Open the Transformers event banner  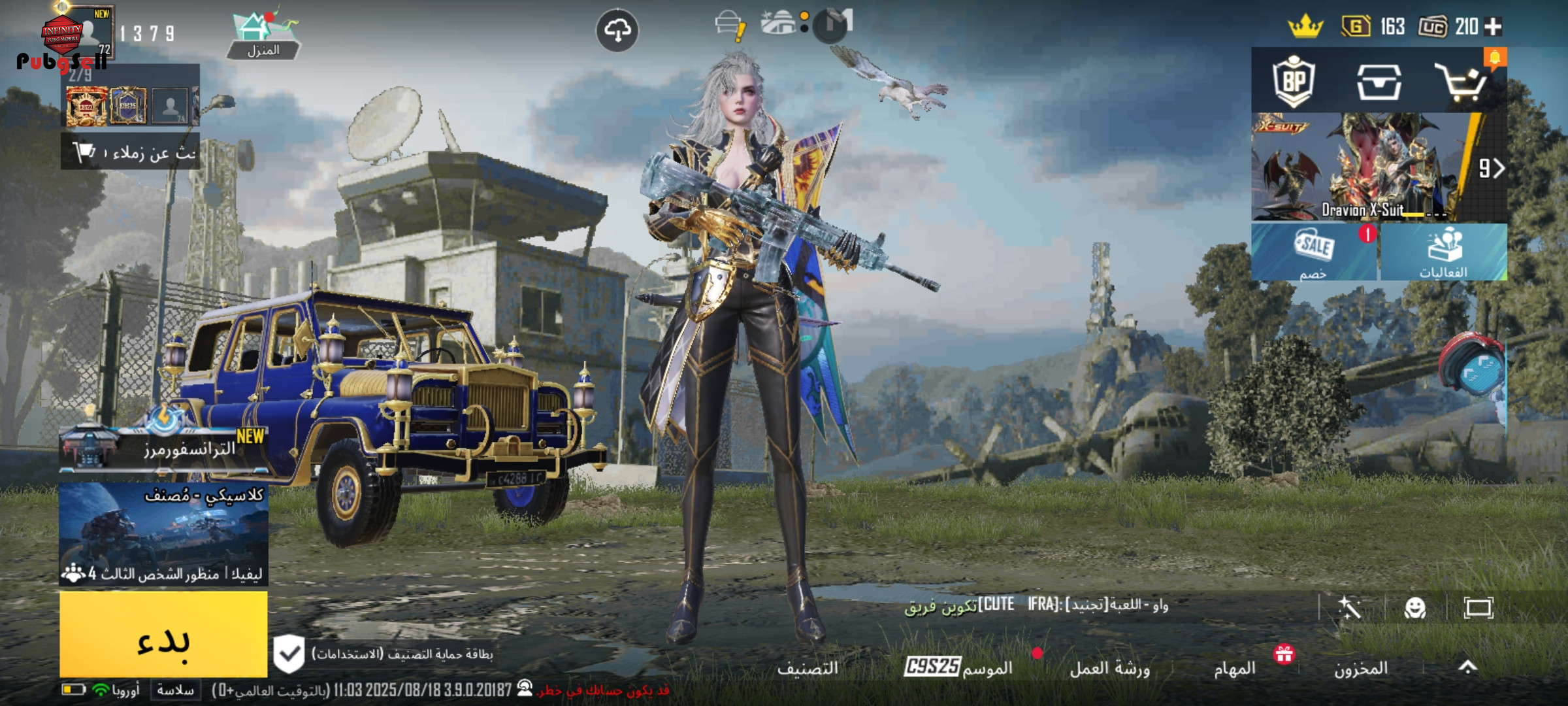click(163, 448)
